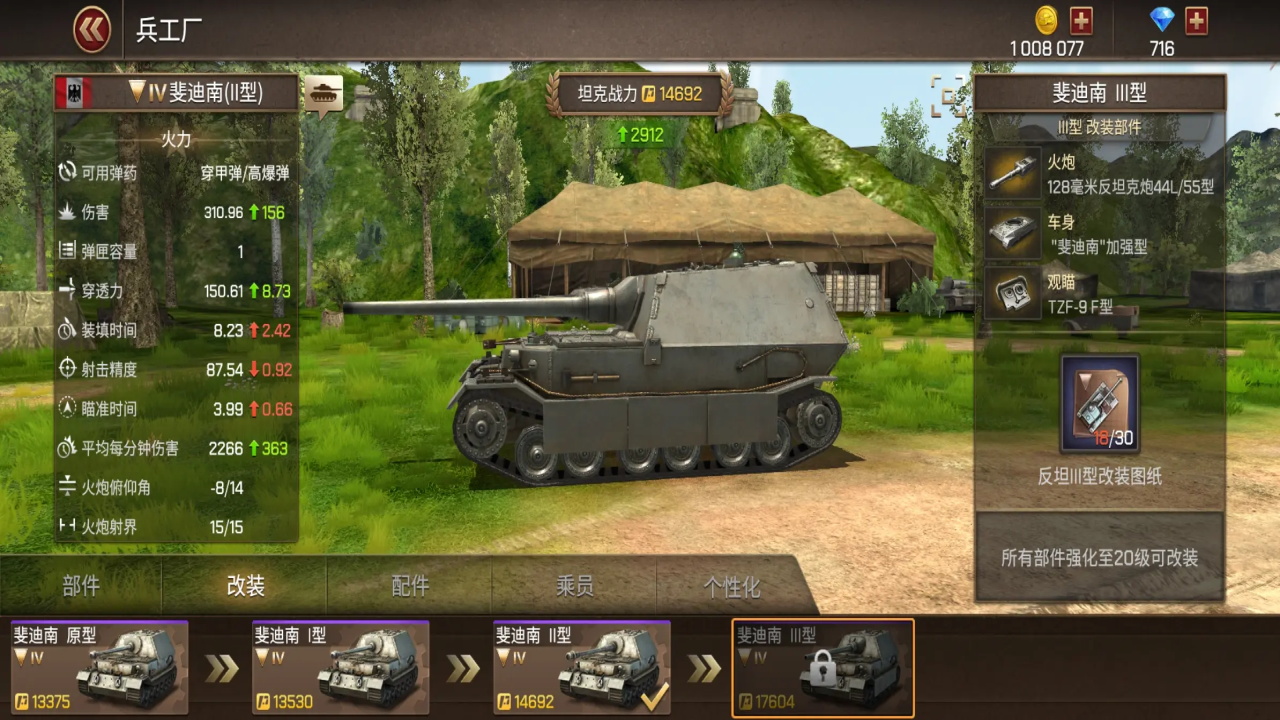Switch to the 改装 tab
Viewport: 1280px width, 720px height.
pyautogui.click(x=245, y=586)
